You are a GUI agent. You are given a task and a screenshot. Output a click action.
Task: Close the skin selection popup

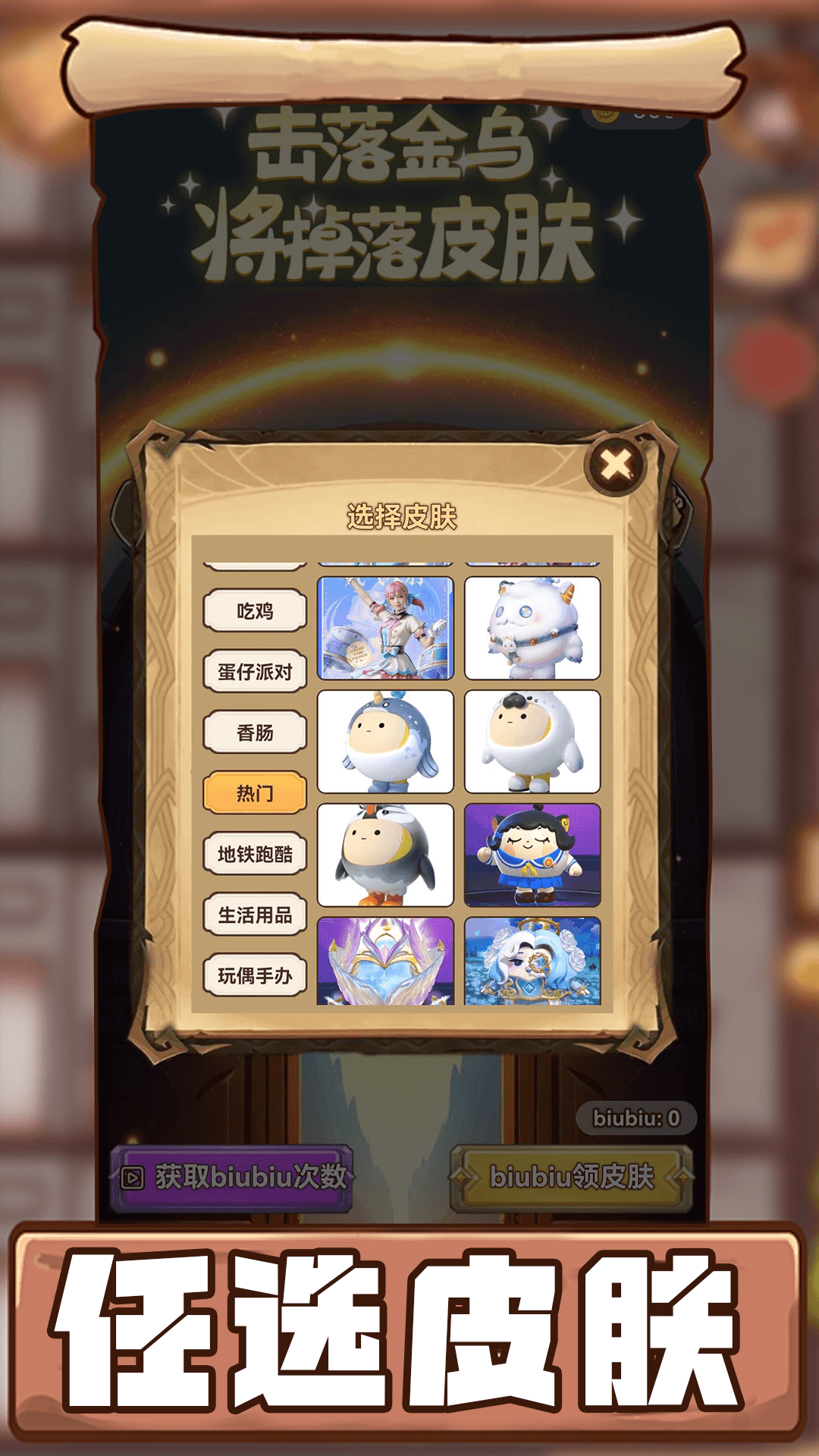click(x=616, y=465)
